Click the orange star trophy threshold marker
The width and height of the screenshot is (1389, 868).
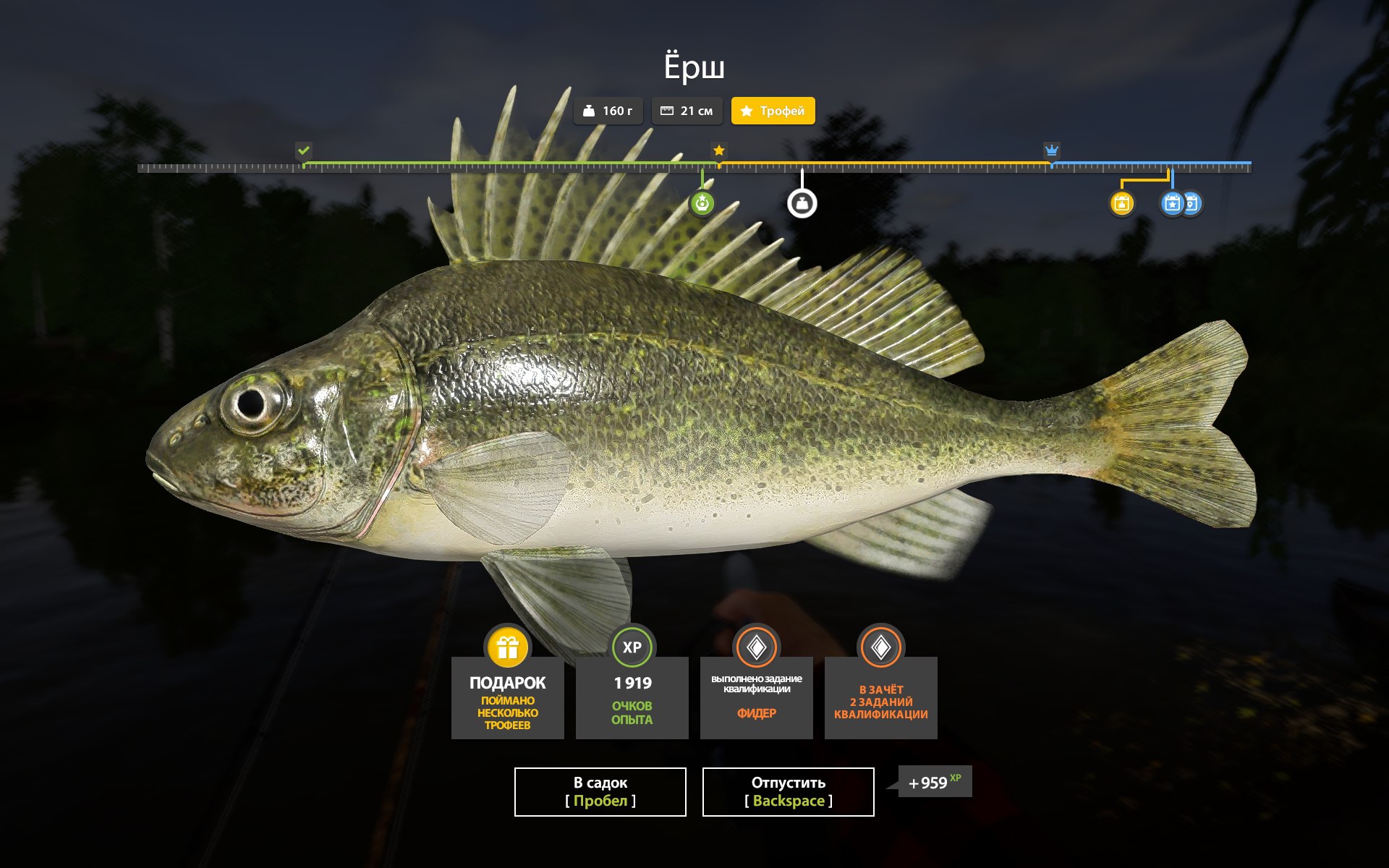coord(718,150)
